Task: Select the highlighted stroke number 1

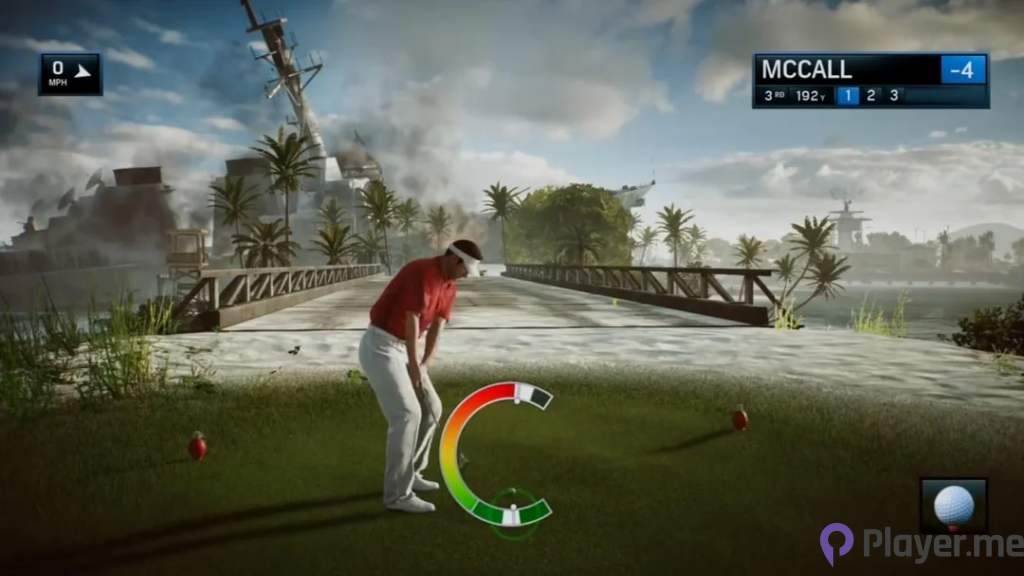Action: tap(847, 96)
